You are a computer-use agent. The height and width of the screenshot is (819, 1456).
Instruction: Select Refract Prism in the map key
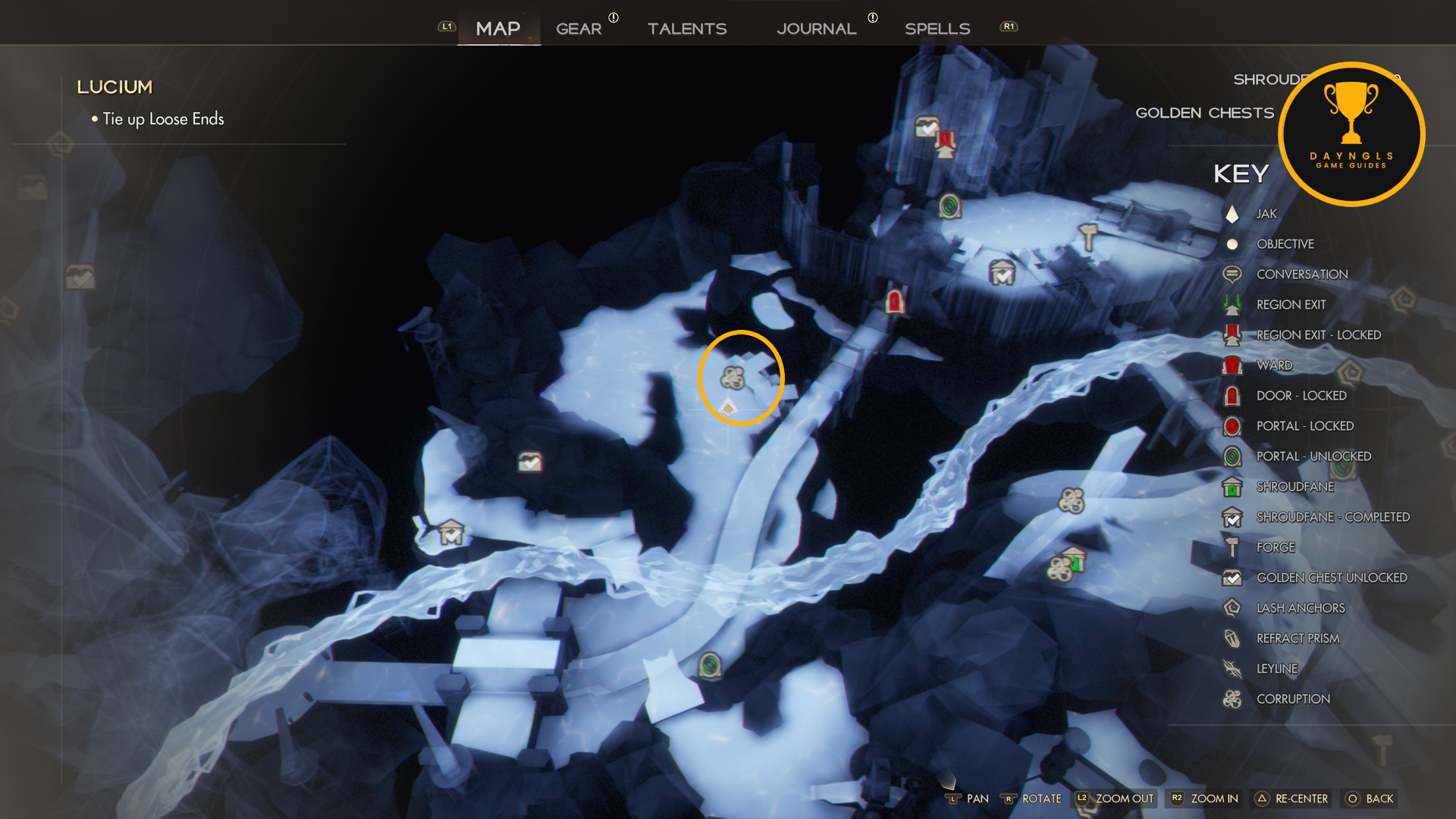coord(1298,639)
